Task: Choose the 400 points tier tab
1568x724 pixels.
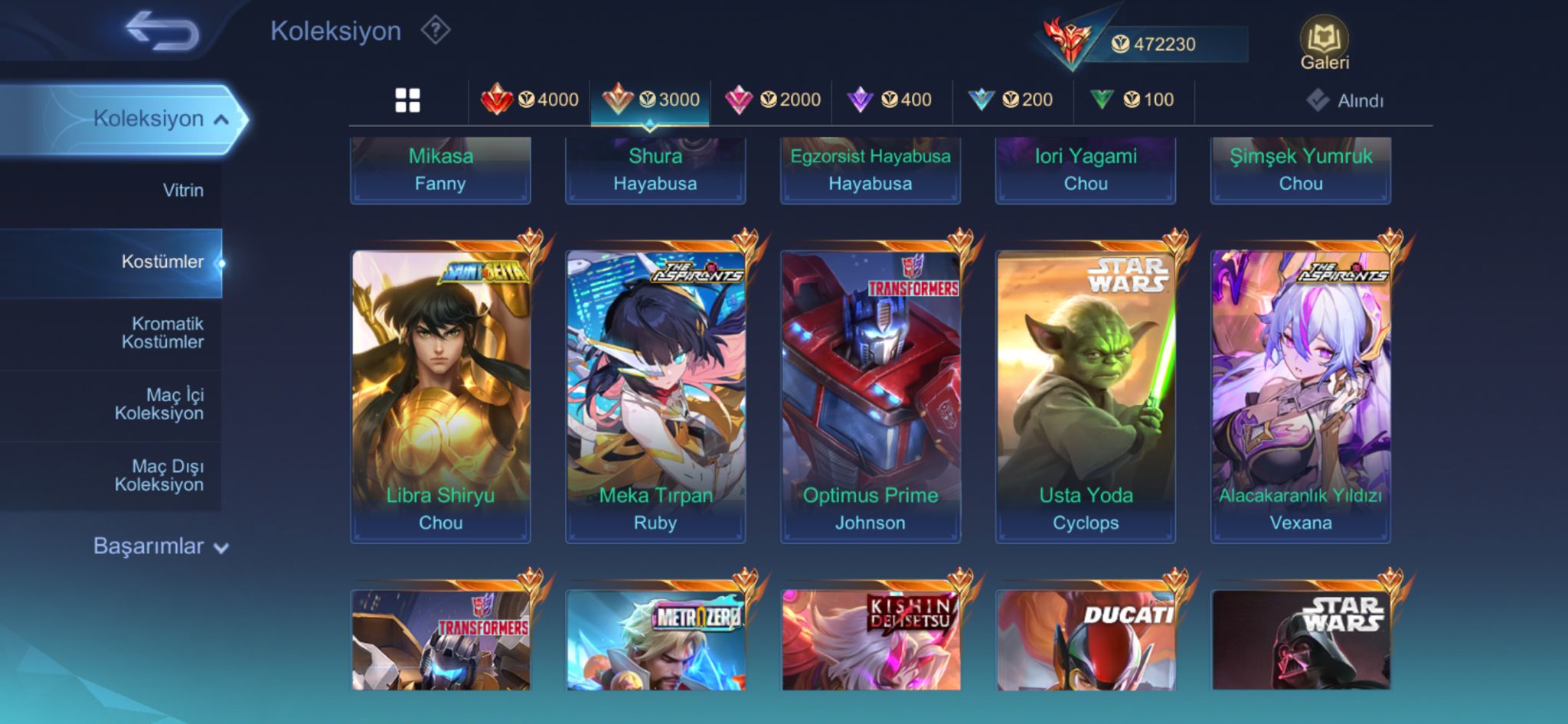Action: click(x=890, y=100)
